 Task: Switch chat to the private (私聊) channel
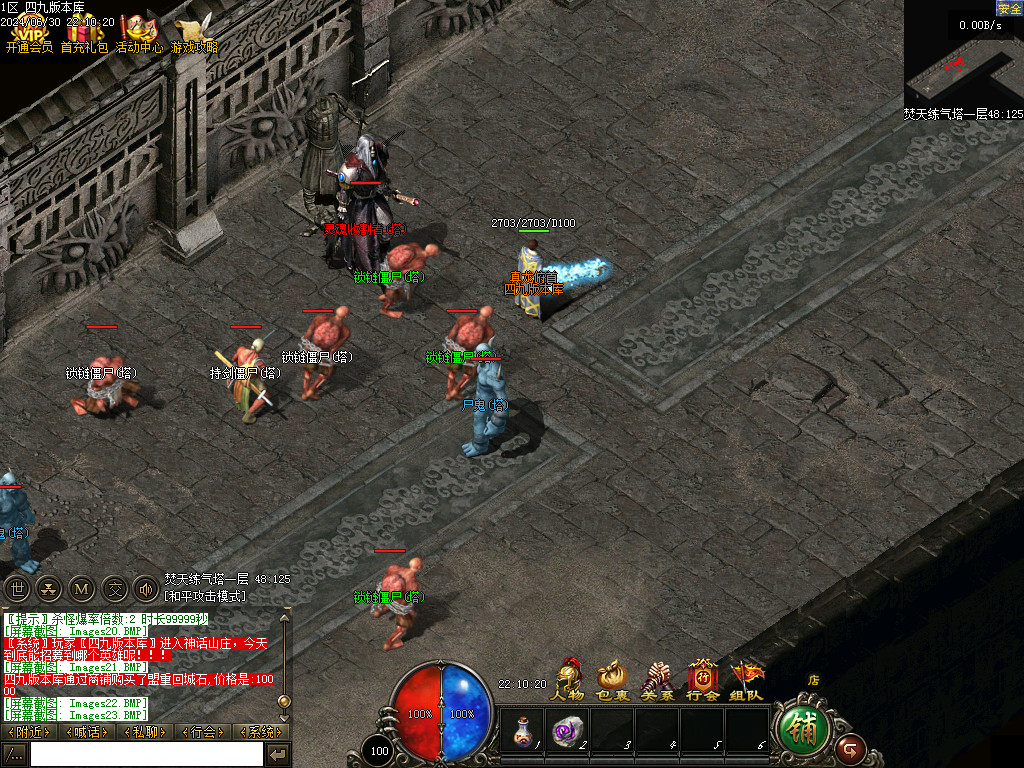pos(145,732)
